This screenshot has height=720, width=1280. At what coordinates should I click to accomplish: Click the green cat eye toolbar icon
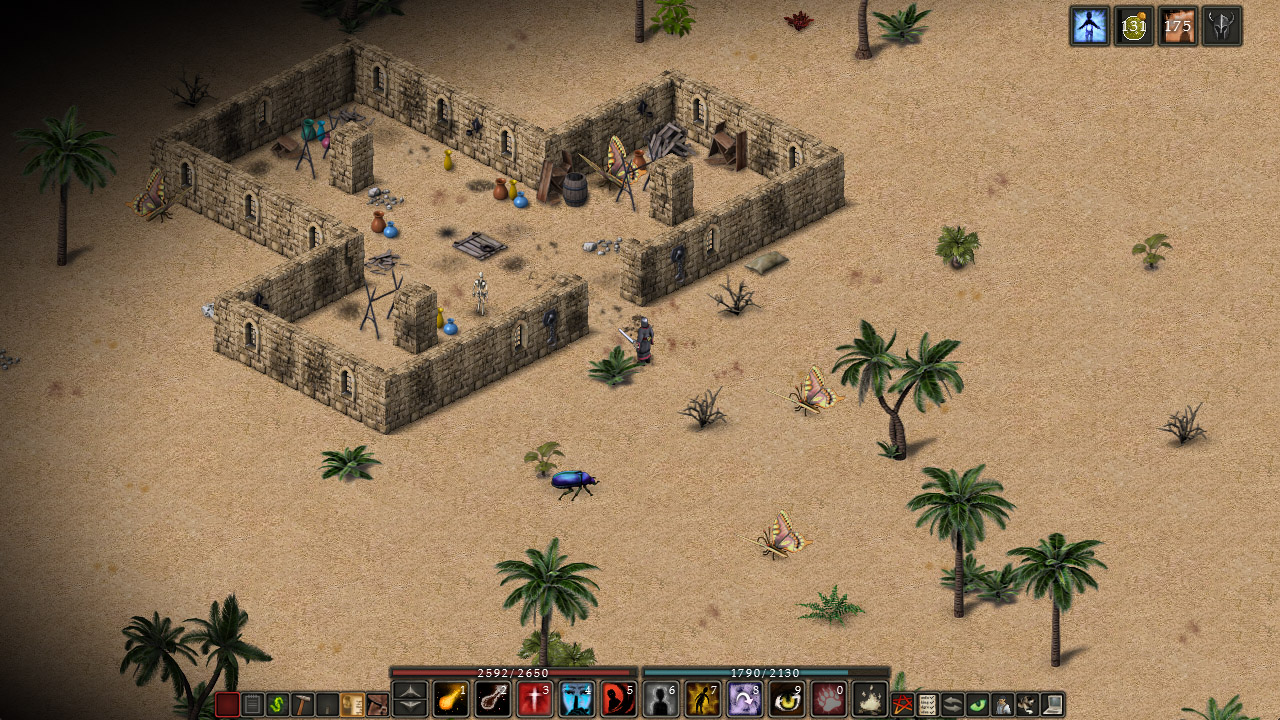[977, 705]
